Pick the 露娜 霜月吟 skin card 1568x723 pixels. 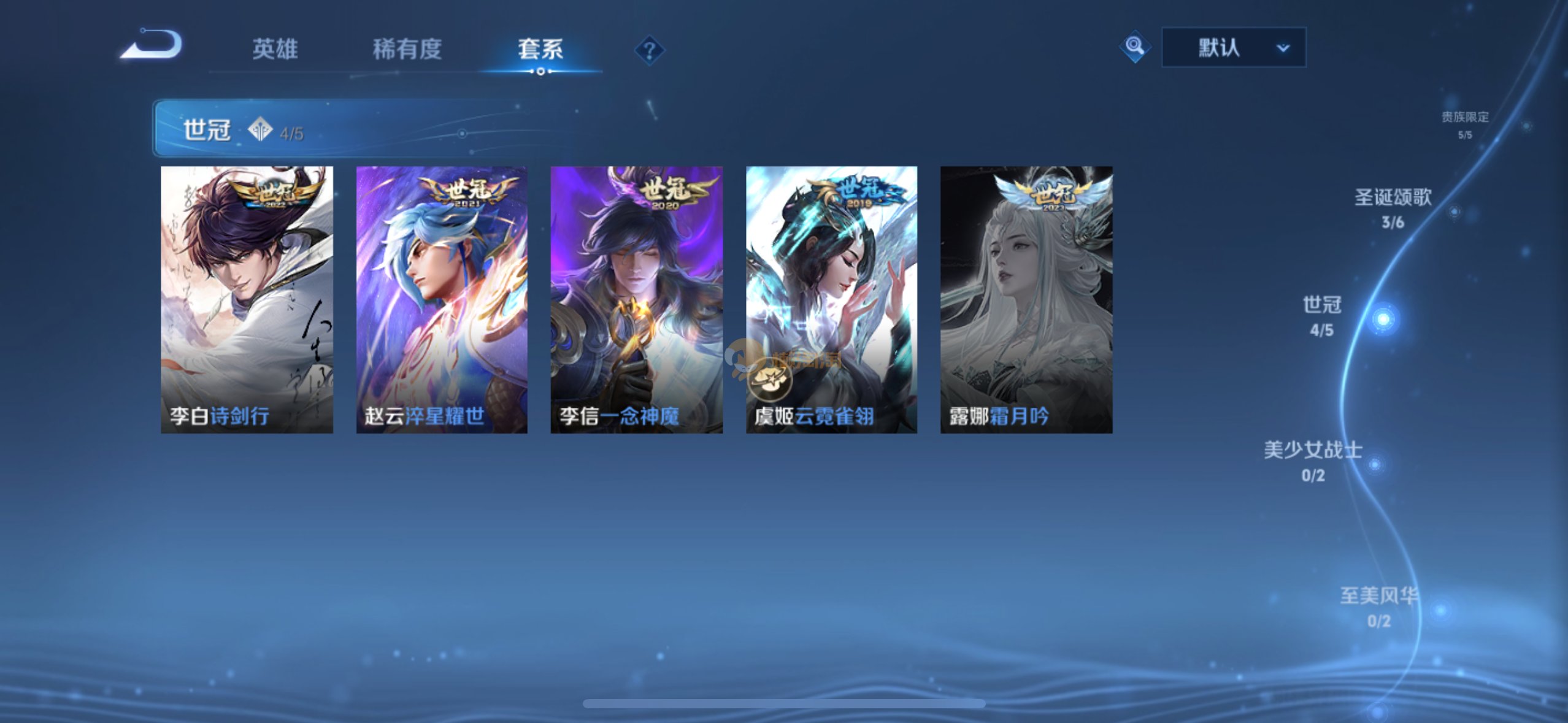point(1026,299)
